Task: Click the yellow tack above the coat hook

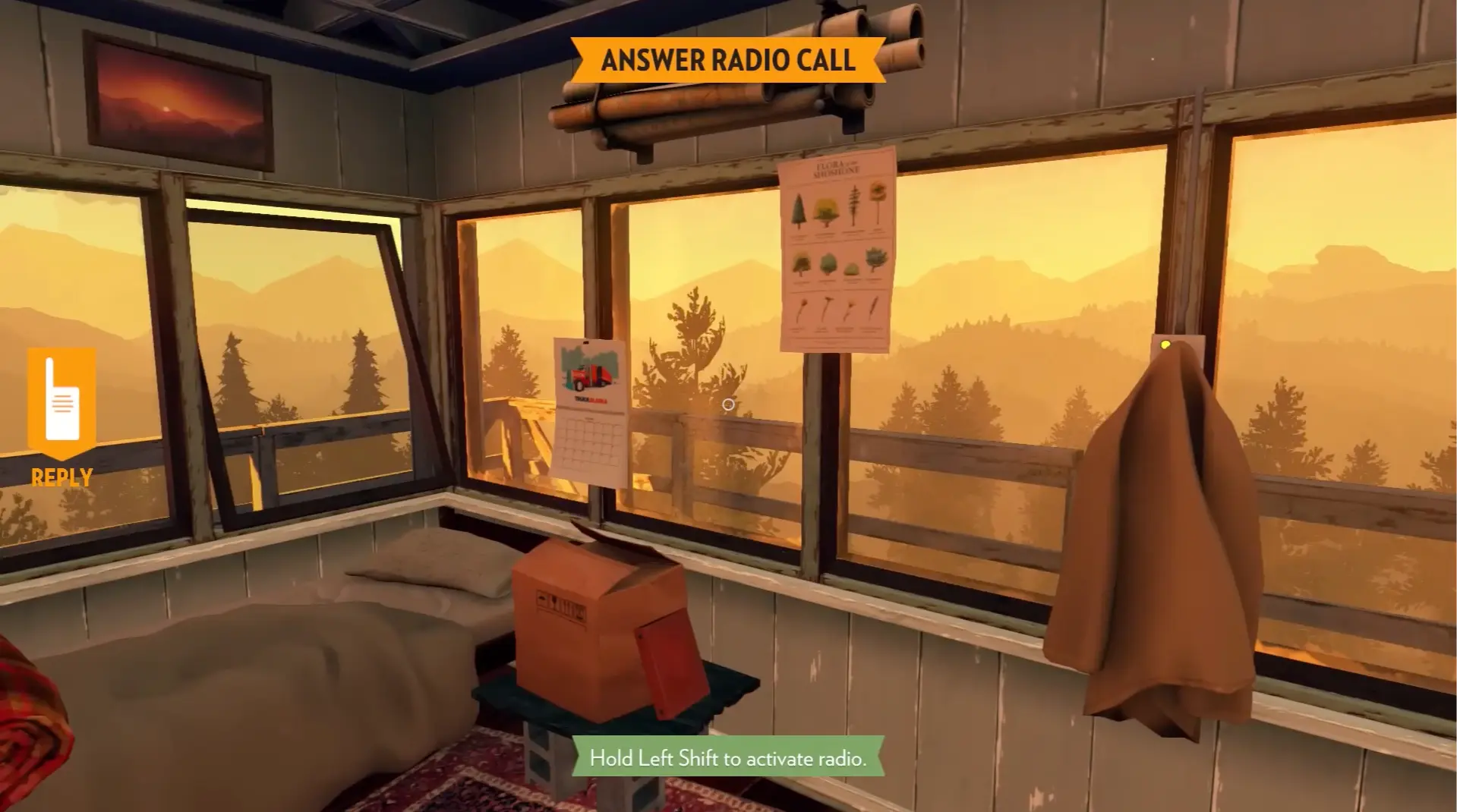Action: [x=1165, y=345]
